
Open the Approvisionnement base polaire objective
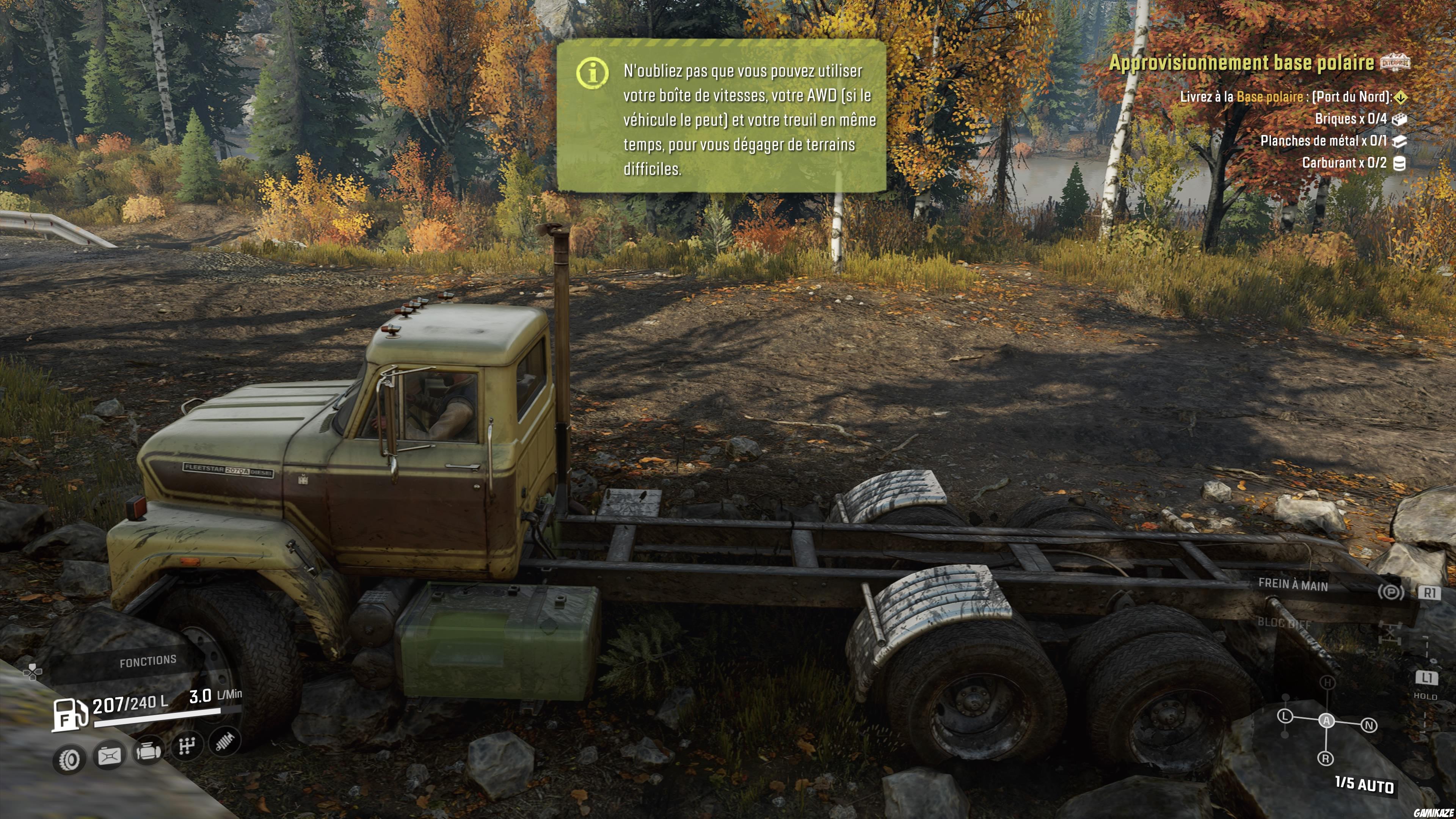pyautogui.click(x=1241, y=62)
